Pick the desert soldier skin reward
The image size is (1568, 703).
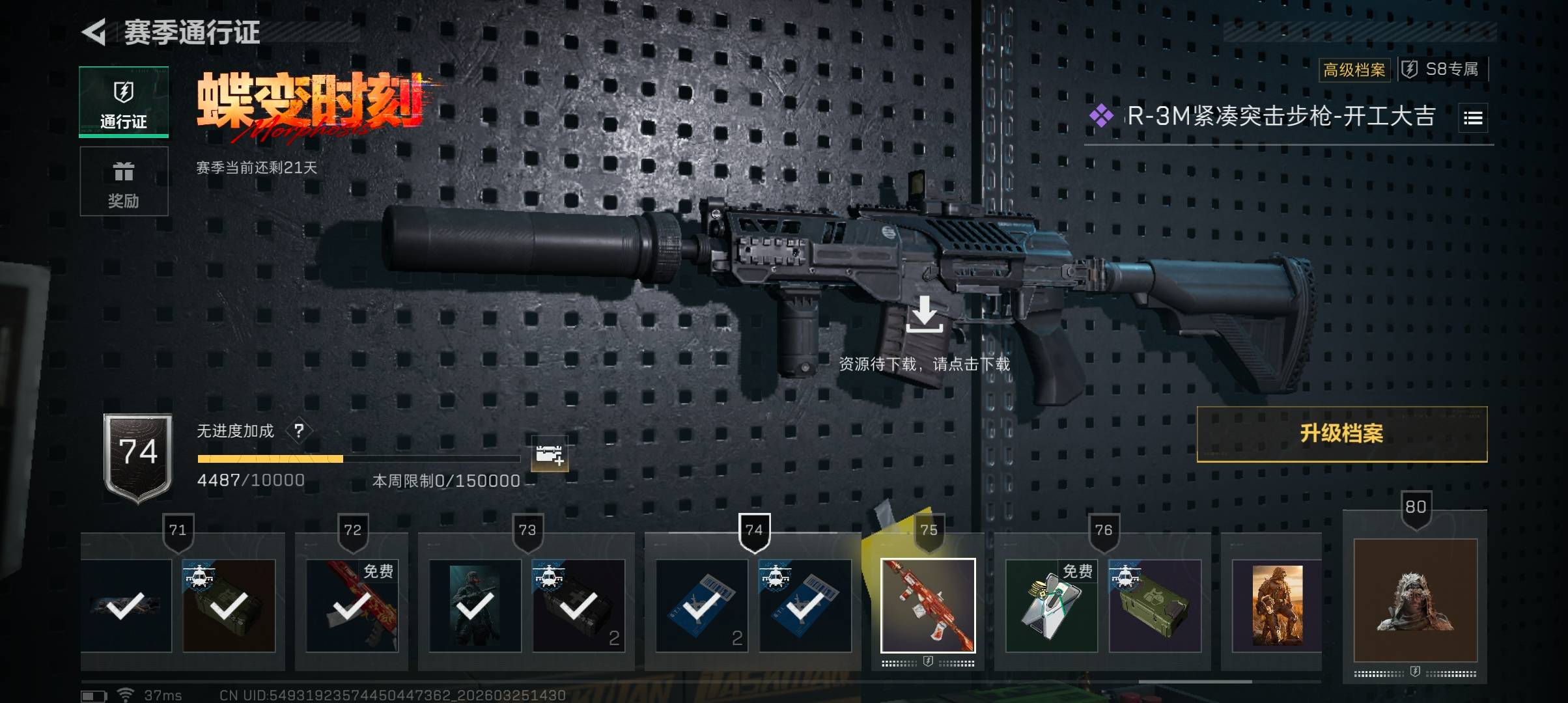coord(1277,605)
